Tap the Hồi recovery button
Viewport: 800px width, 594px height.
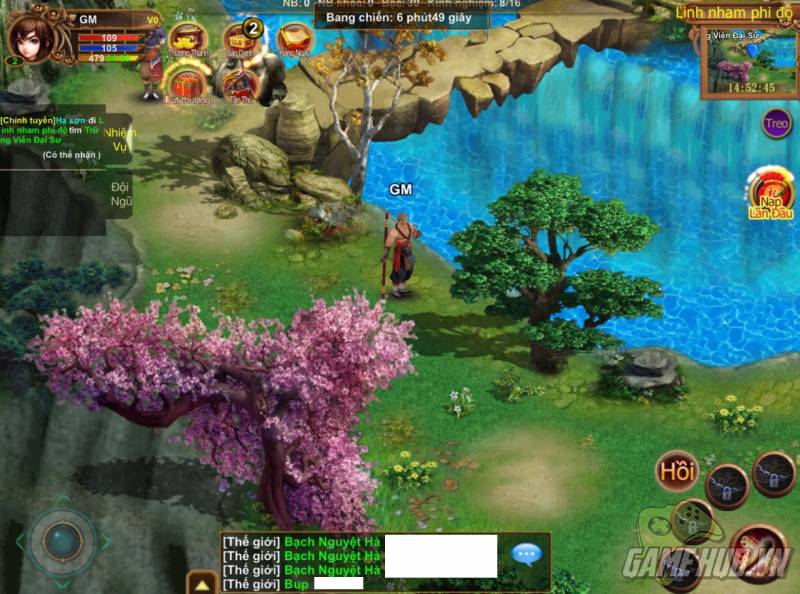click(x=677, y=471)
